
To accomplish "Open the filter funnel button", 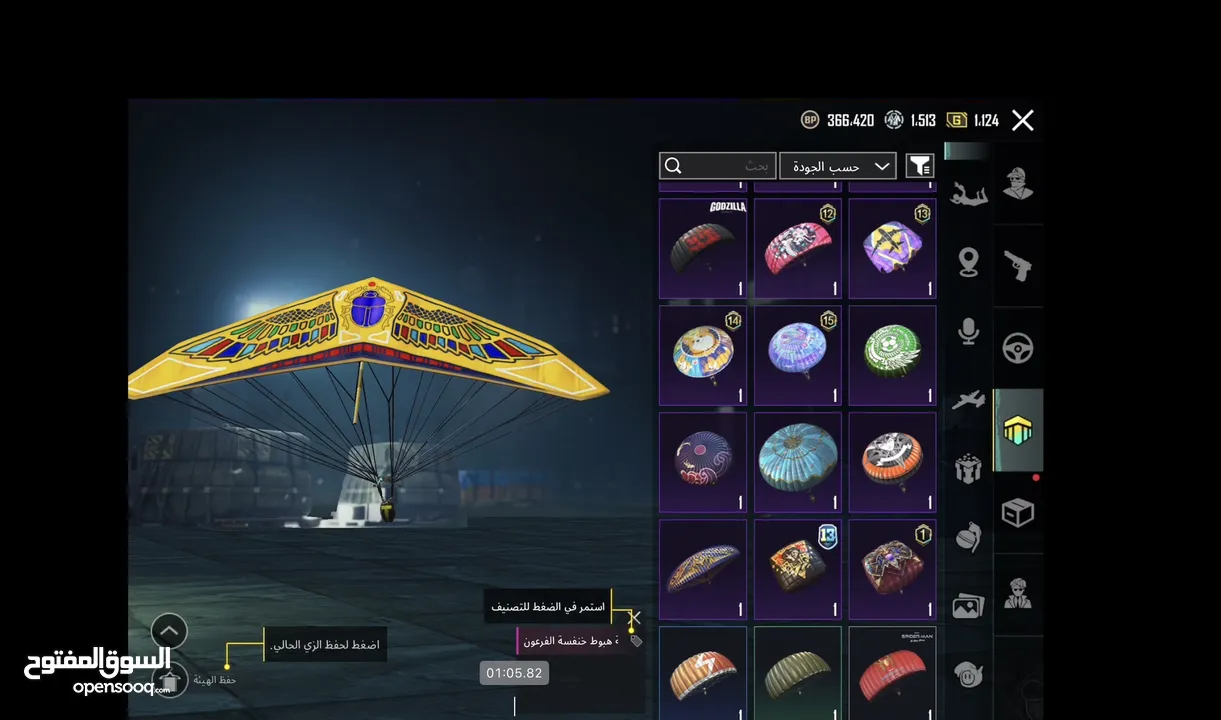I will pos(919,166).
